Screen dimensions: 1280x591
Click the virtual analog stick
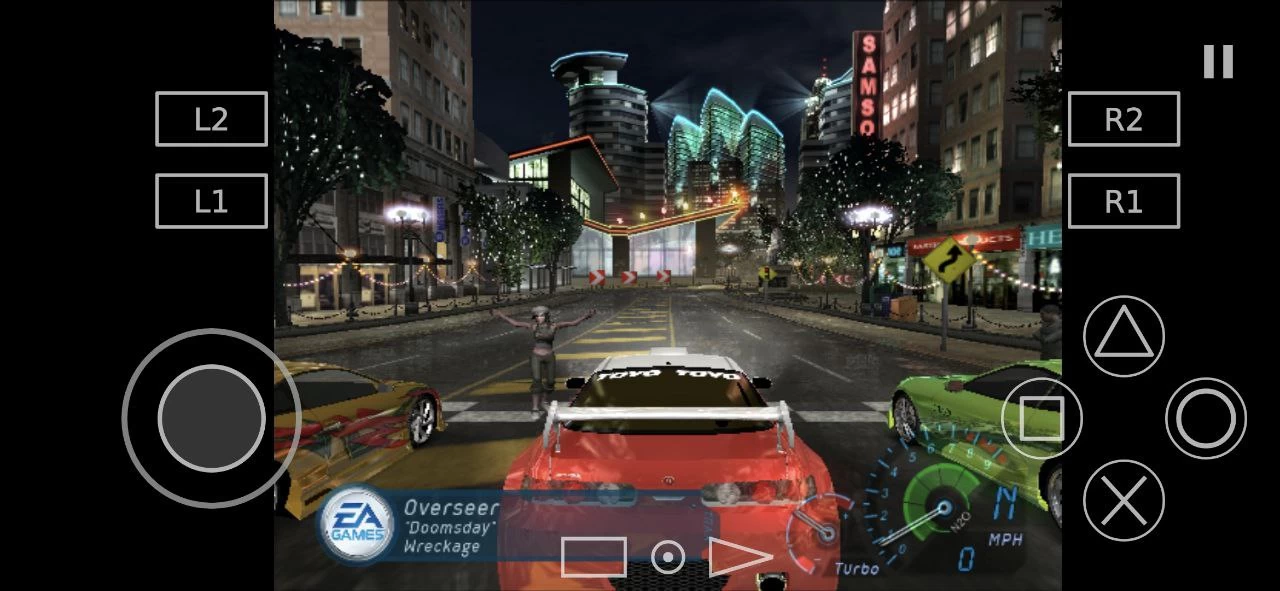211,418
